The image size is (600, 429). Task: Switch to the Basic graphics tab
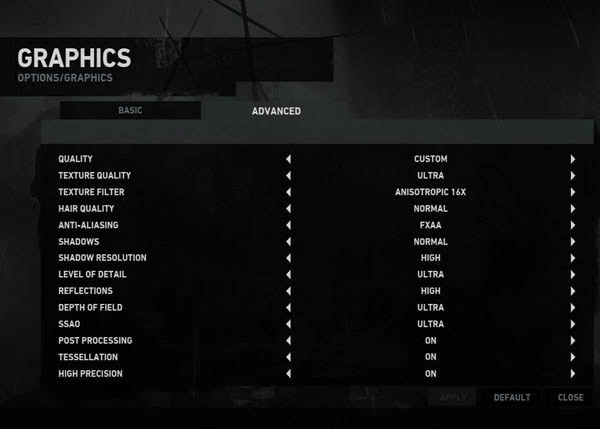130,110
